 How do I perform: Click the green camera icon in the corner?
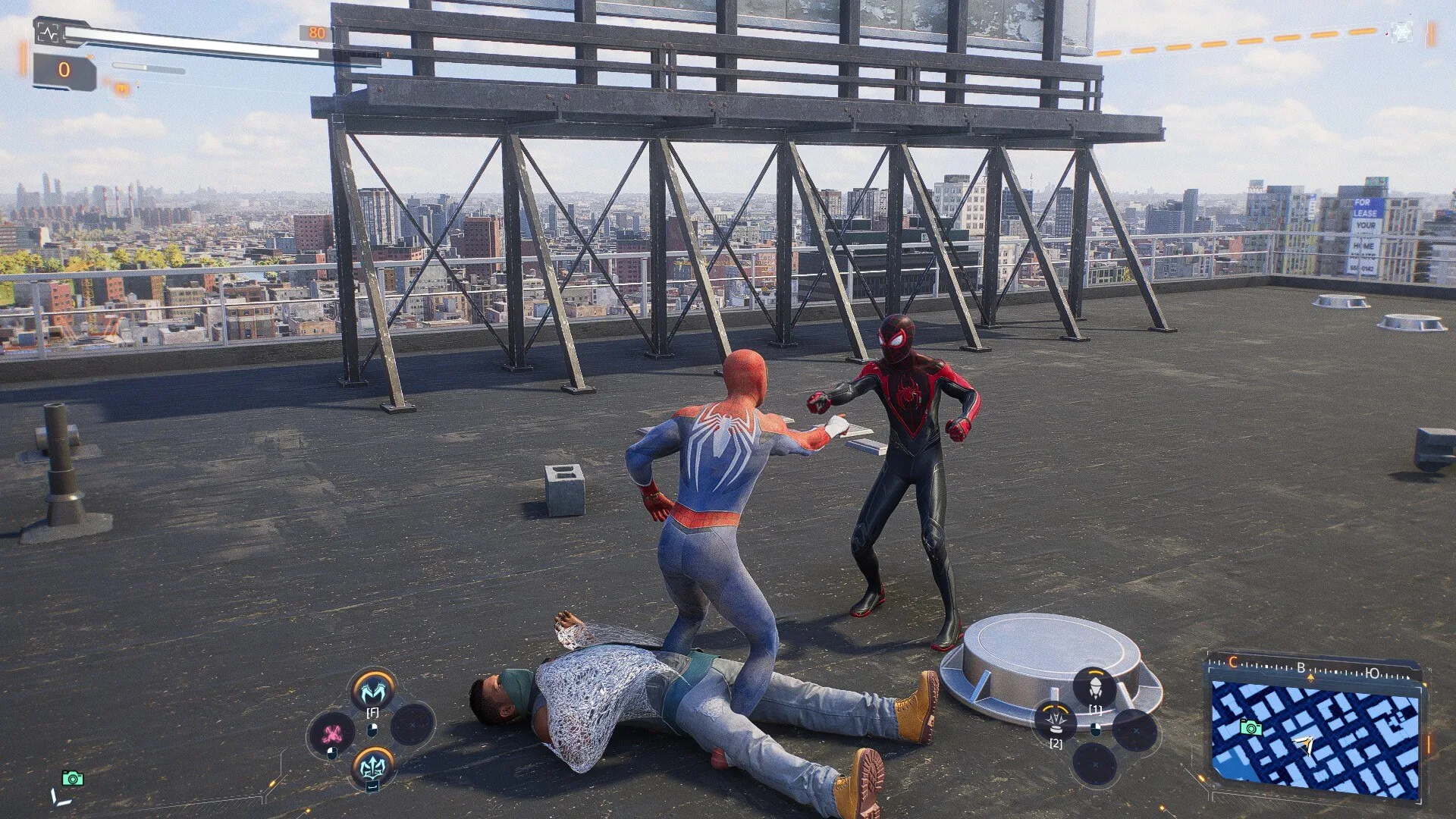point(72,778)
